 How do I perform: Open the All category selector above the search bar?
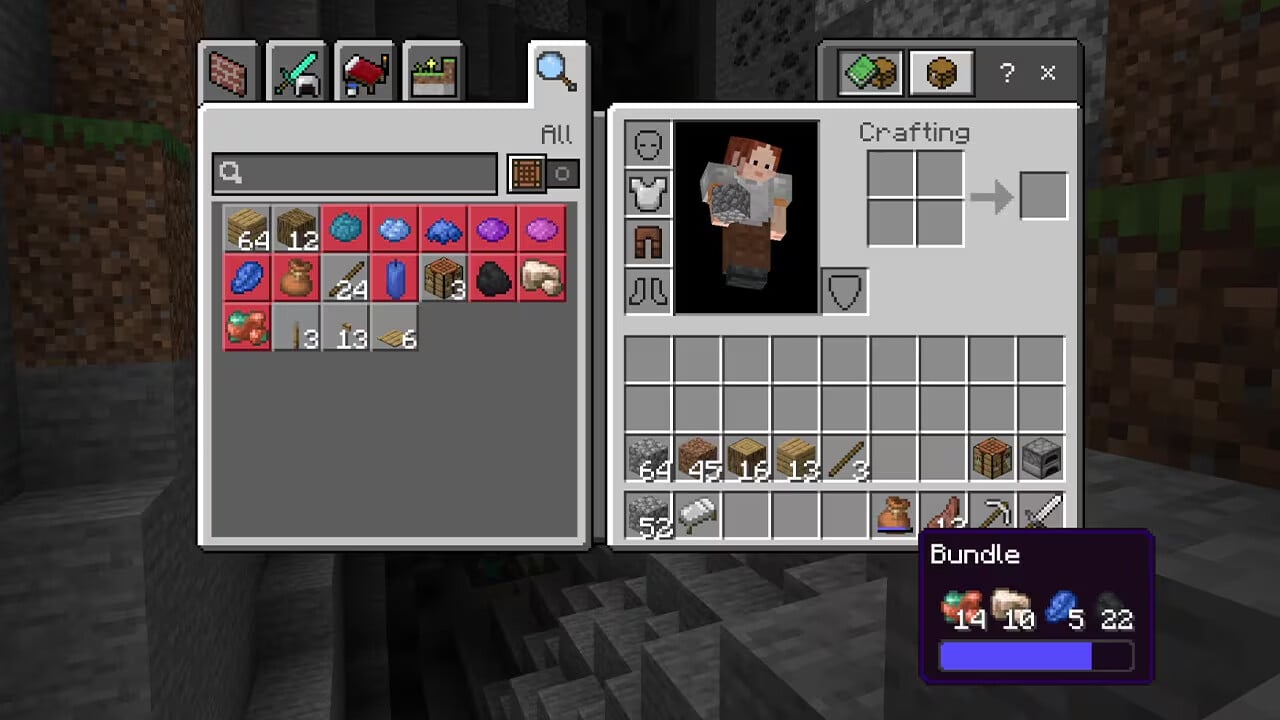click(x=557, y=135)
